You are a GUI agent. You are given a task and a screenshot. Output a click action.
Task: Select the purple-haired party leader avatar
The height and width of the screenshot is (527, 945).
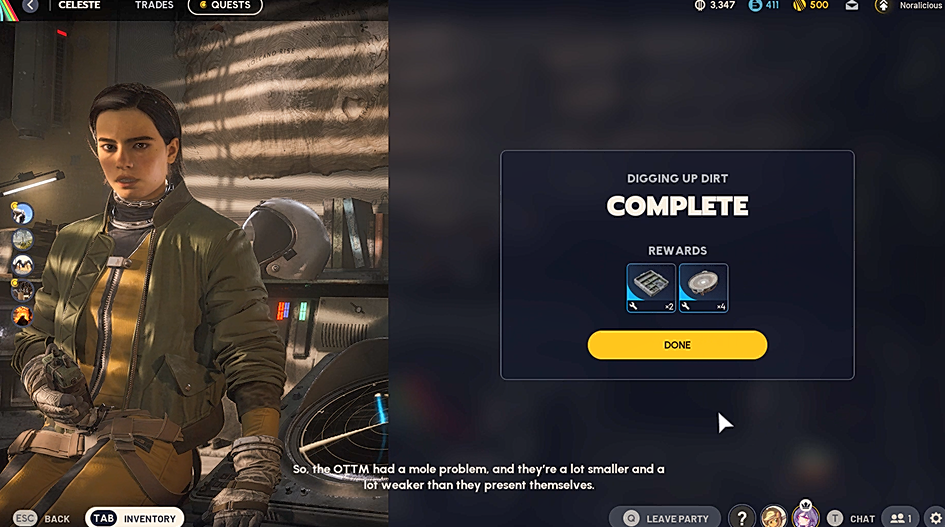coord(805,518)
